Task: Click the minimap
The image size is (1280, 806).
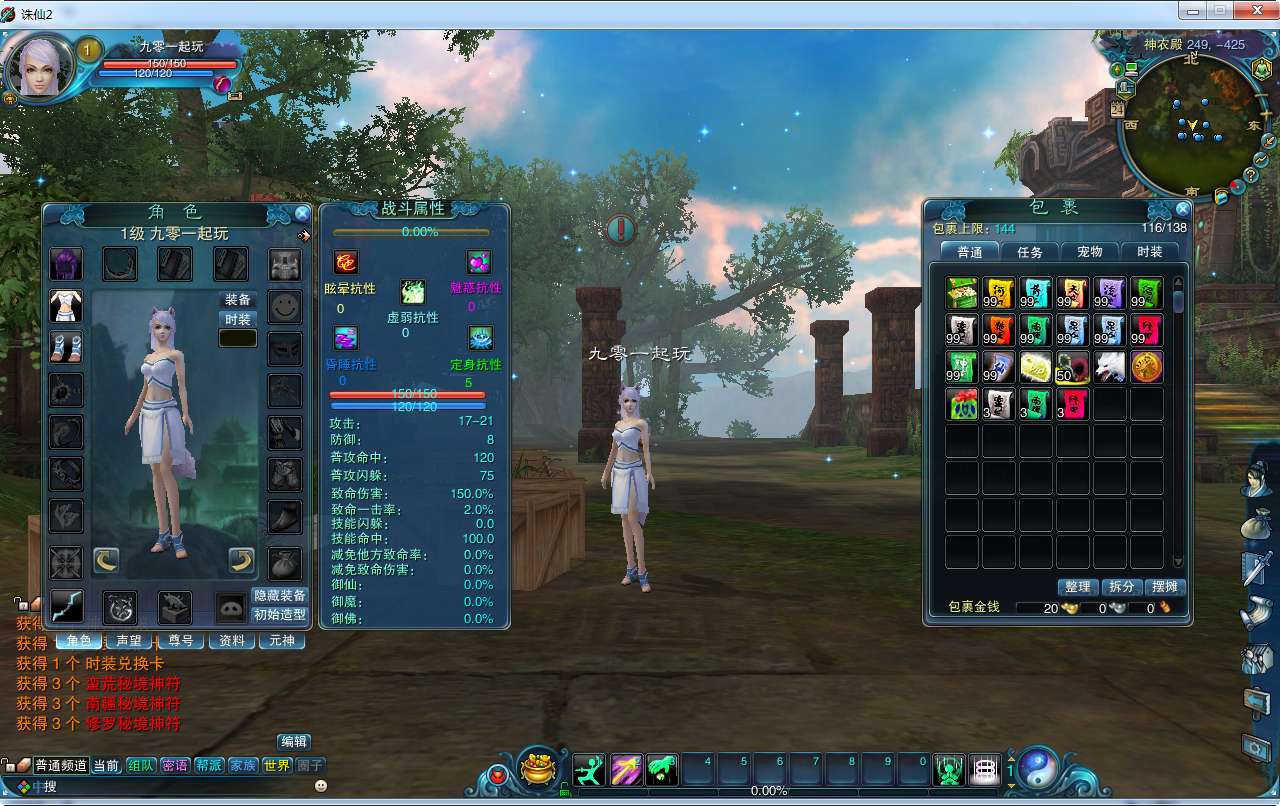Action: tap(1190, 125)
